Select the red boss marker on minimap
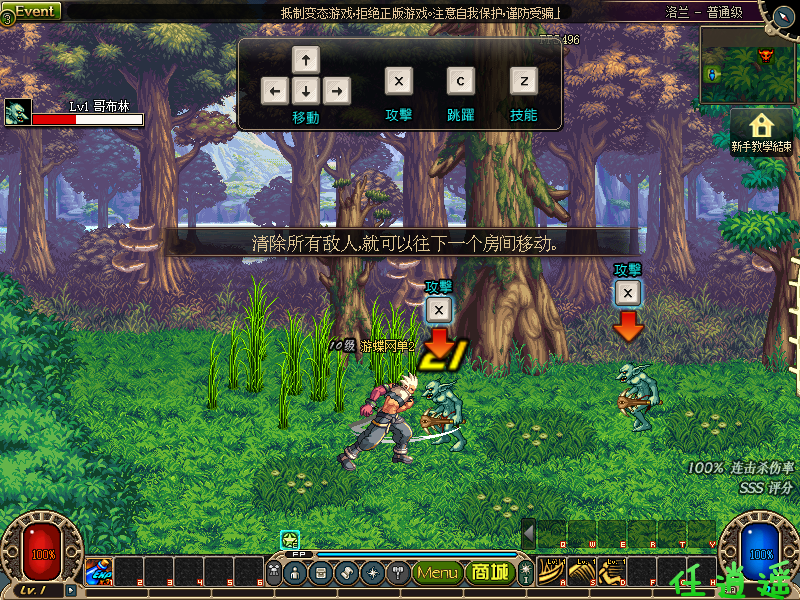 click(x=767, y=52)
